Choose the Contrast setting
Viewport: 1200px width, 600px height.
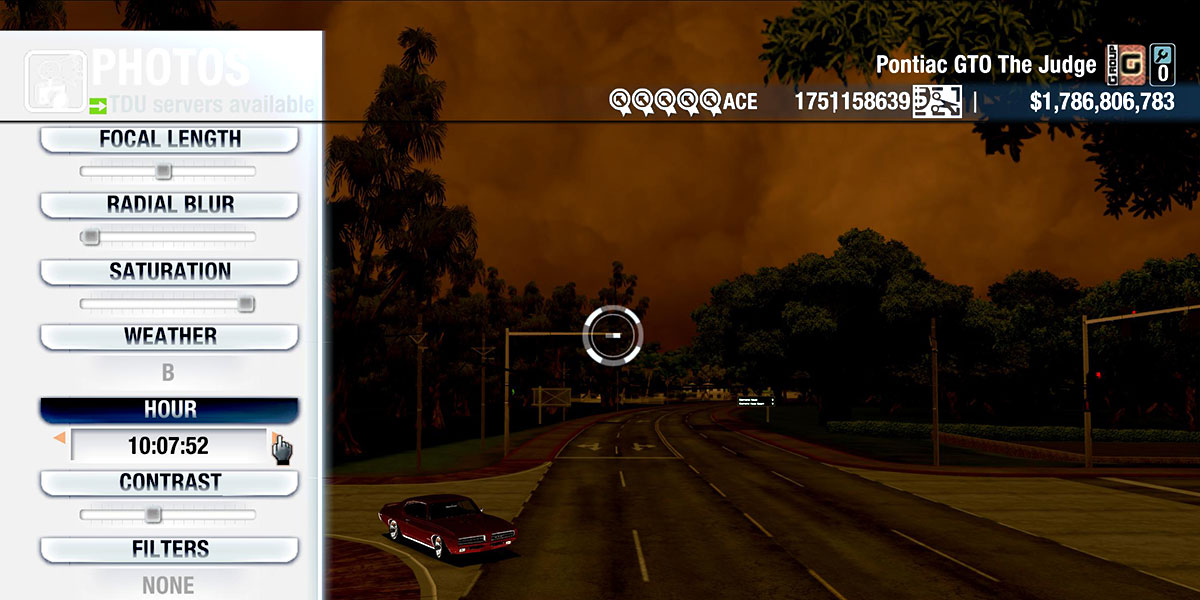coord(169,482)
